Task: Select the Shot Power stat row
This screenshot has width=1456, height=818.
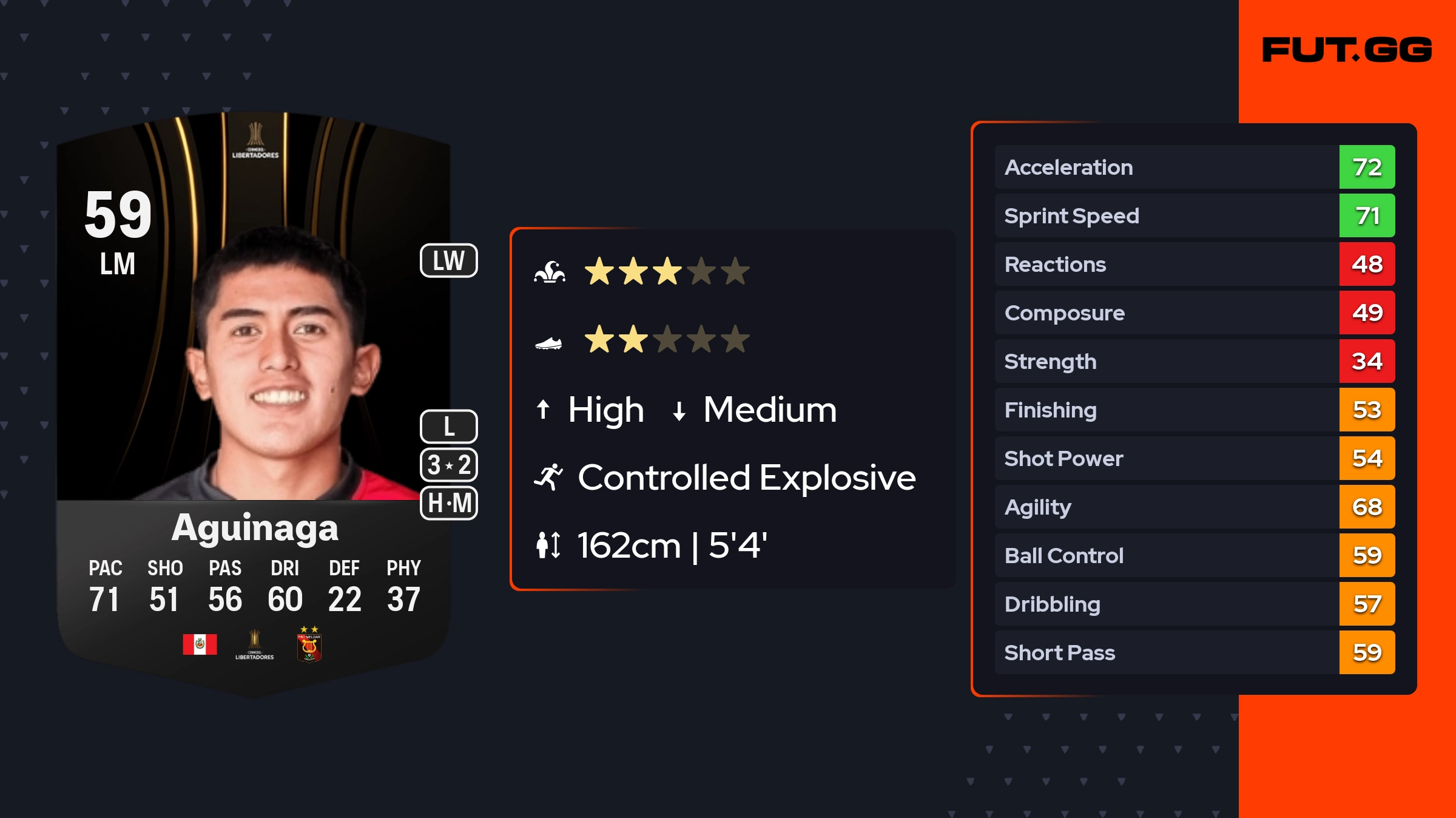Action: [1194, 458]
